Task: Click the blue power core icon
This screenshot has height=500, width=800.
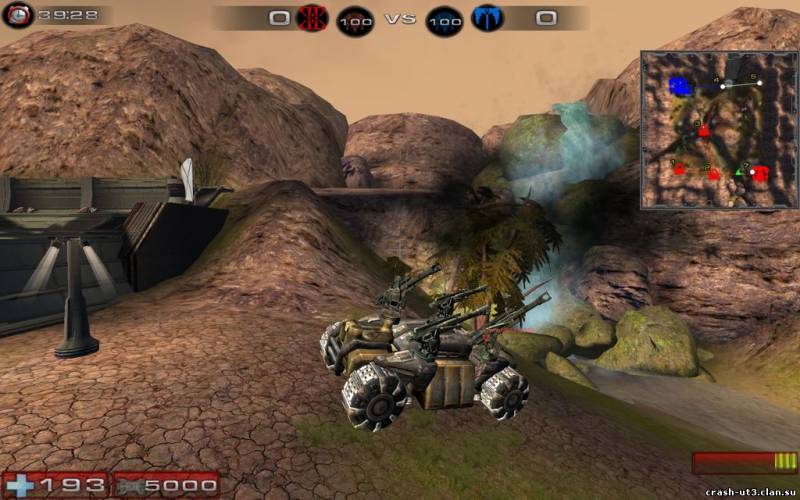Action: pos(444,20)
